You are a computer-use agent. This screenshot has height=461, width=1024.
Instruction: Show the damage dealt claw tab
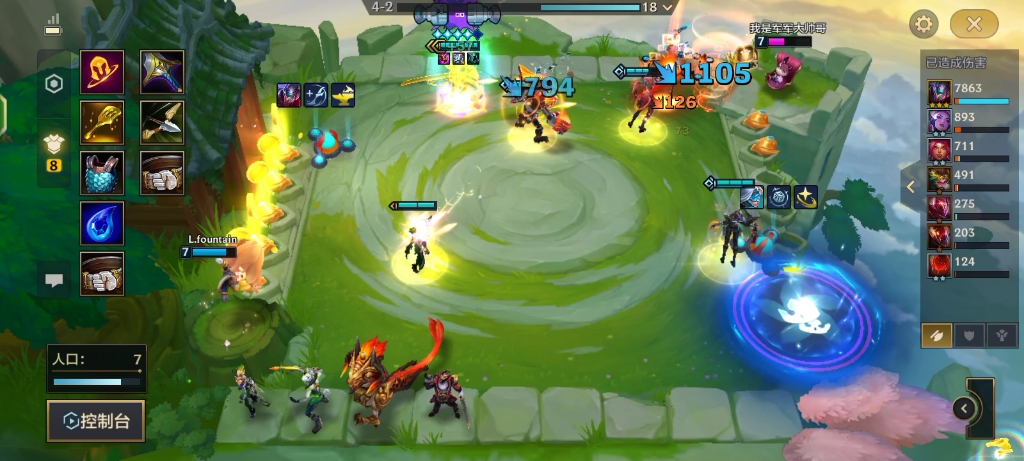point(938,336)
